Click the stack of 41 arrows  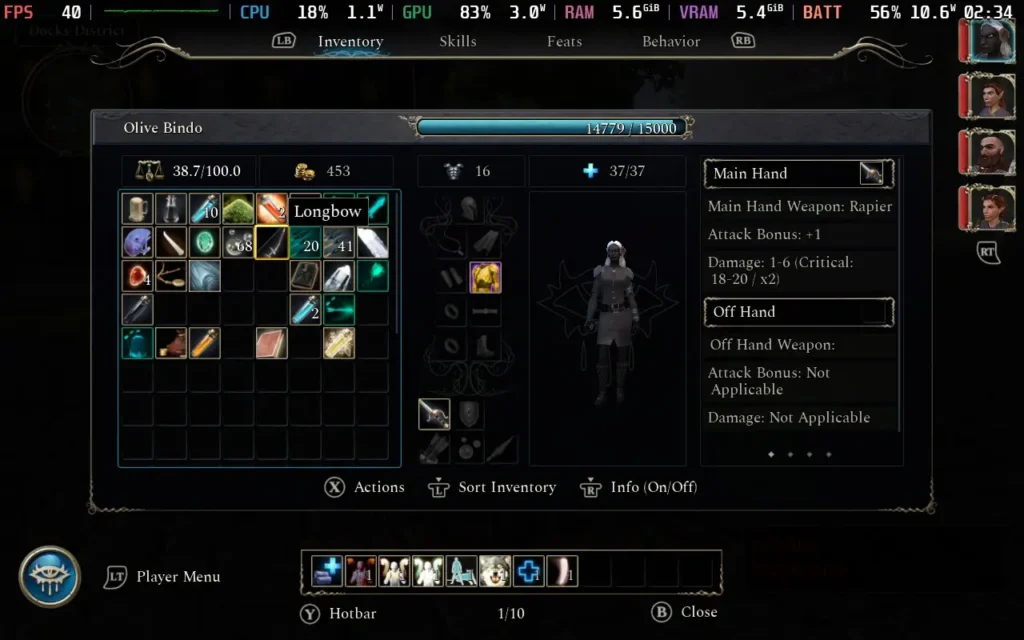[x=339, y=242]
